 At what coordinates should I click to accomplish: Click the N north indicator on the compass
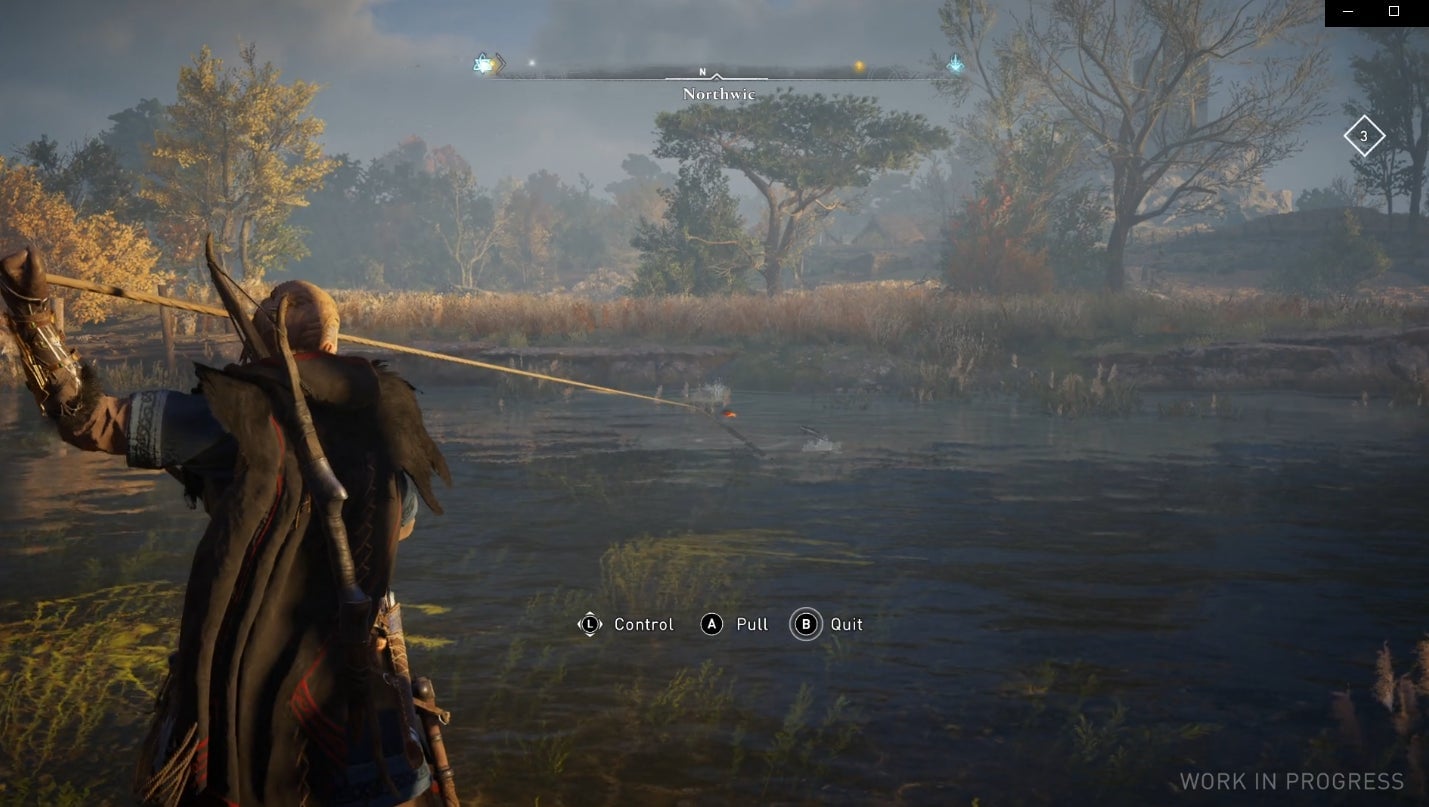[704, 72]
